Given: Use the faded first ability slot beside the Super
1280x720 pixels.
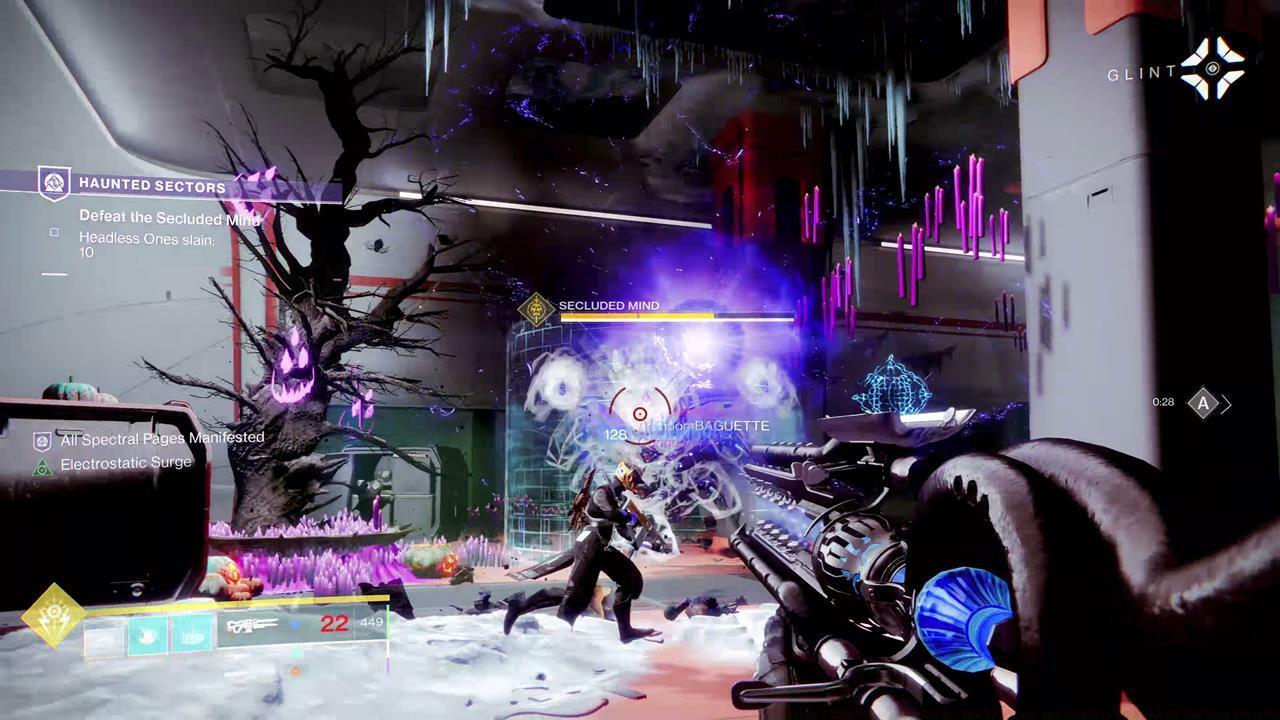Looking at the screenshot, I should [104, 635].
